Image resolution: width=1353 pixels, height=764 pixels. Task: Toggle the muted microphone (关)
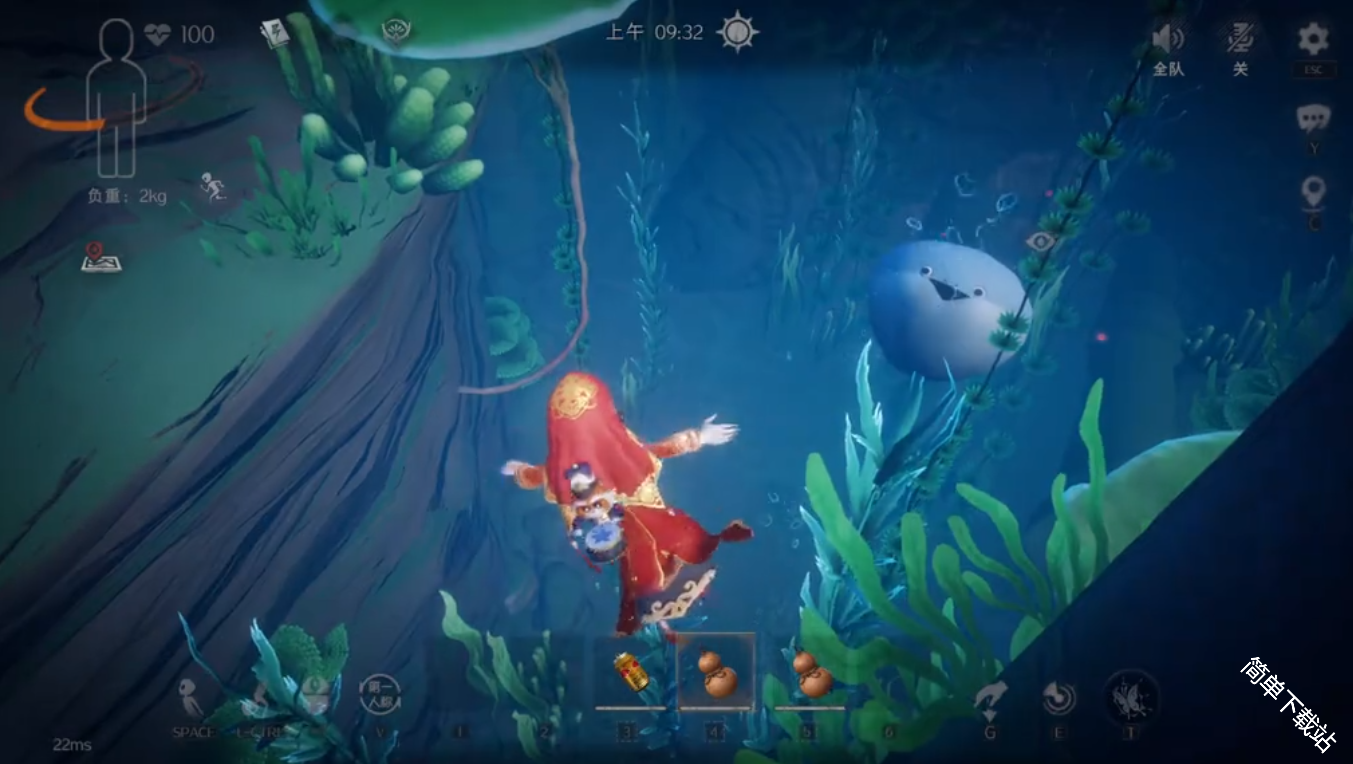pyautogui.click(x=1240, y=40)
